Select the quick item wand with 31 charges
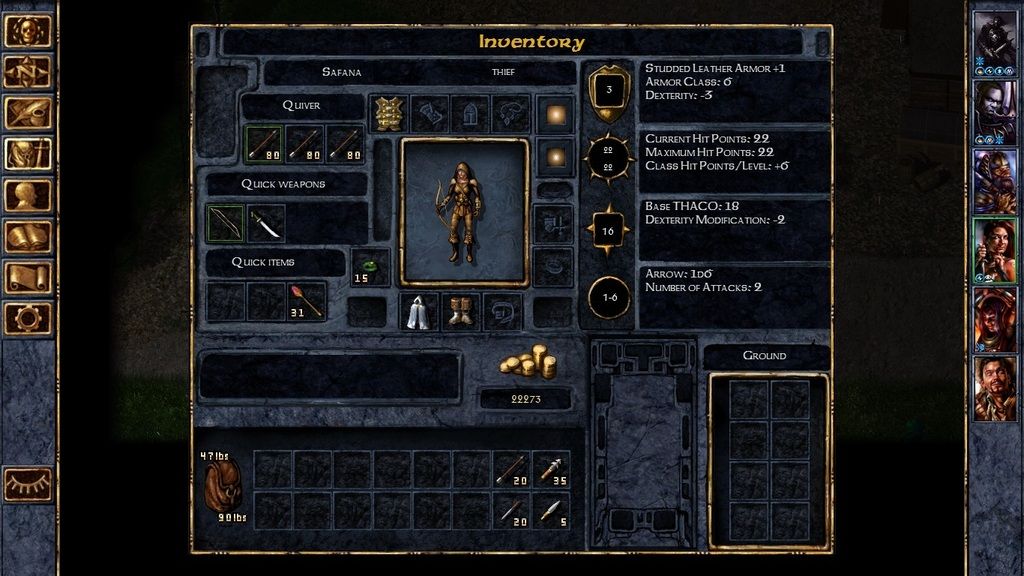Screen dimensions: 1024x576 [x=307, y=300]
